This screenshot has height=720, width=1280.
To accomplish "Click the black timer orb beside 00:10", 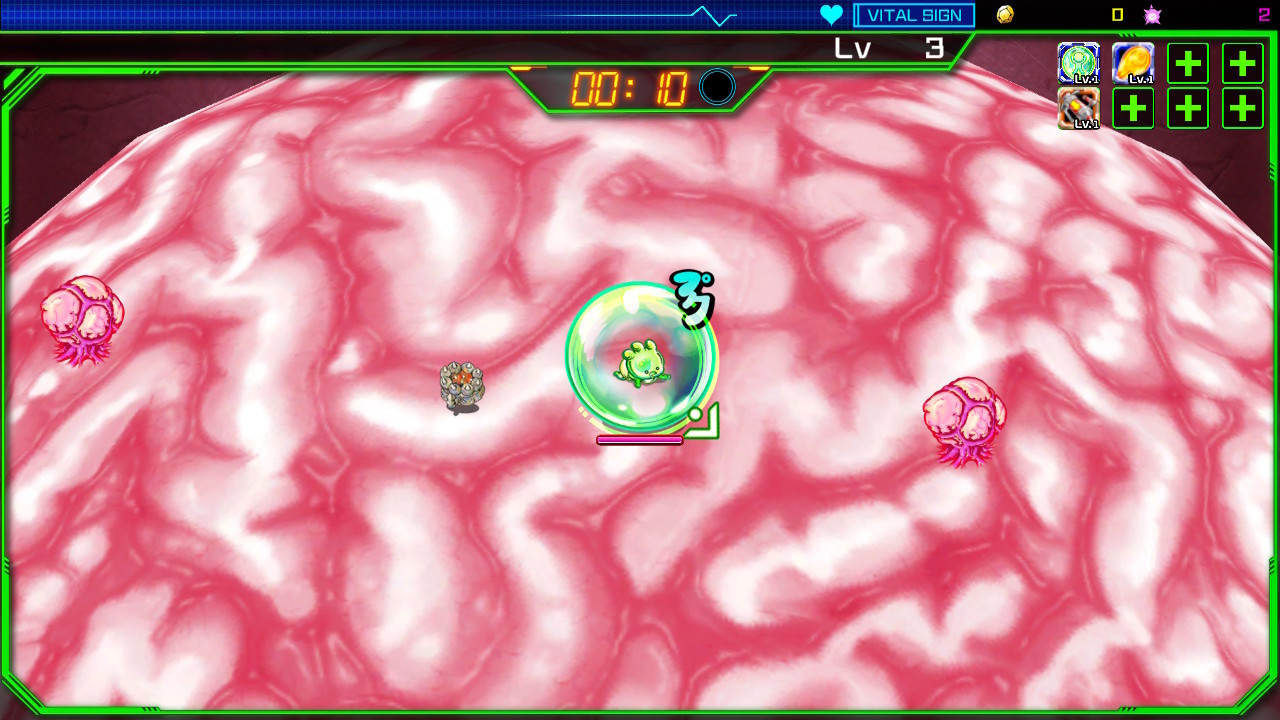I will click(x=716, y=88).
